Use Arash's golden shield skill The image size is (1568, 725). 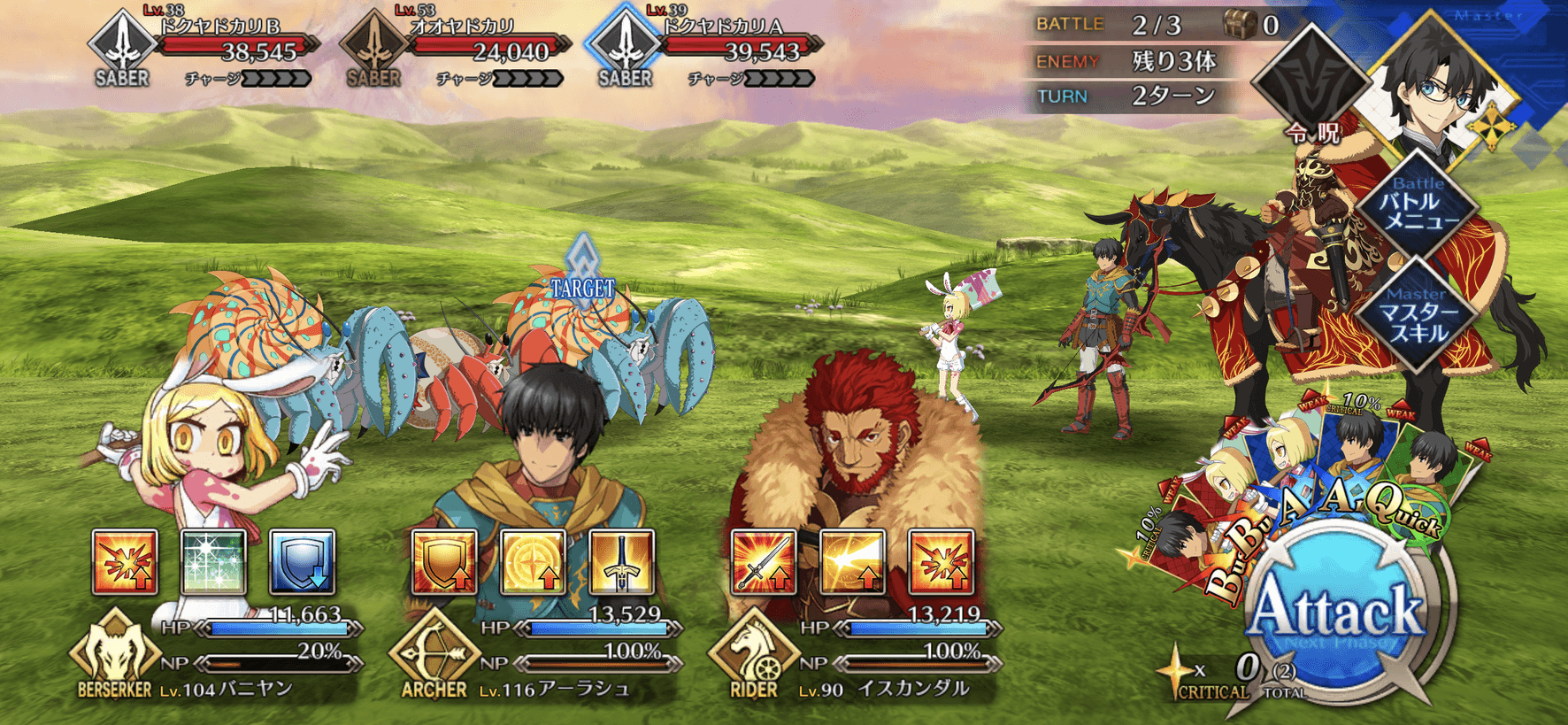point(444,562)
